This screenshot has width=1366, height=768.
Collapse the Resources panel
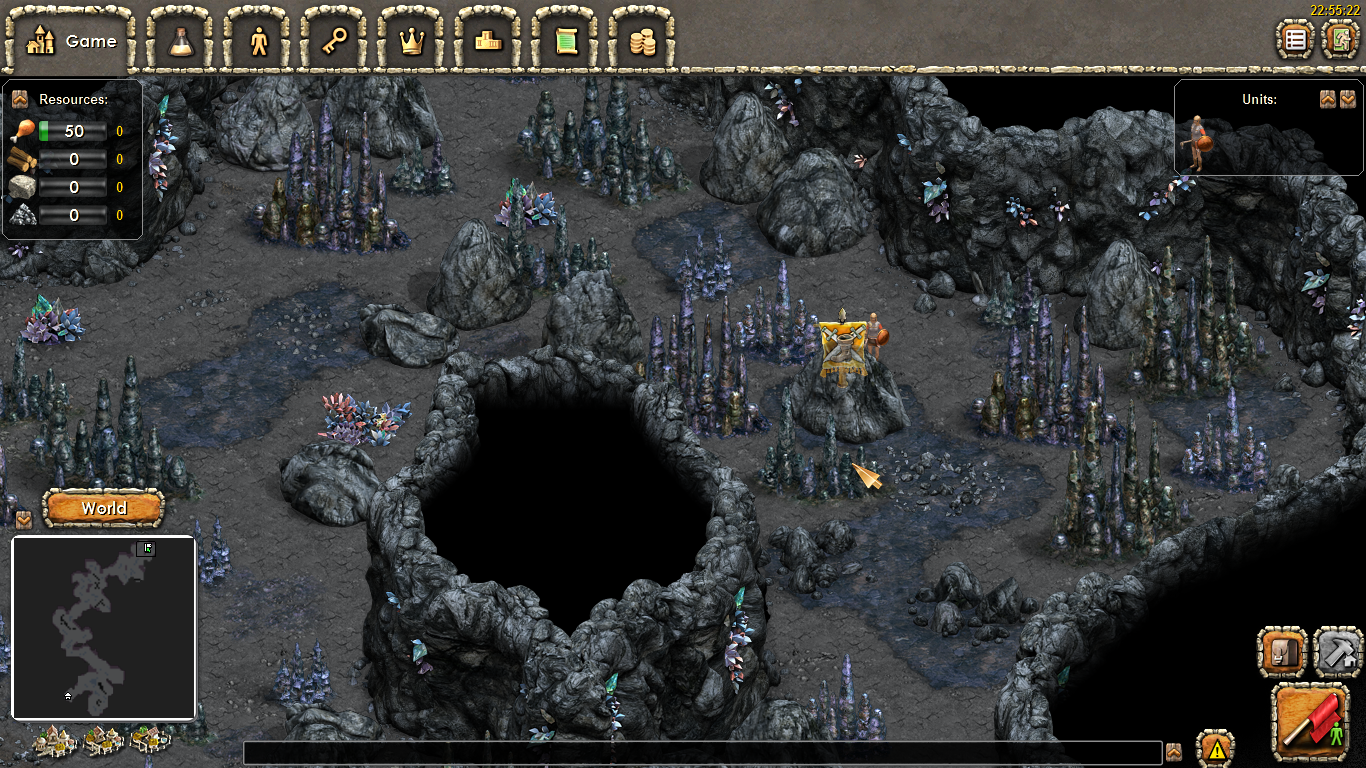(x=19, y=99)
